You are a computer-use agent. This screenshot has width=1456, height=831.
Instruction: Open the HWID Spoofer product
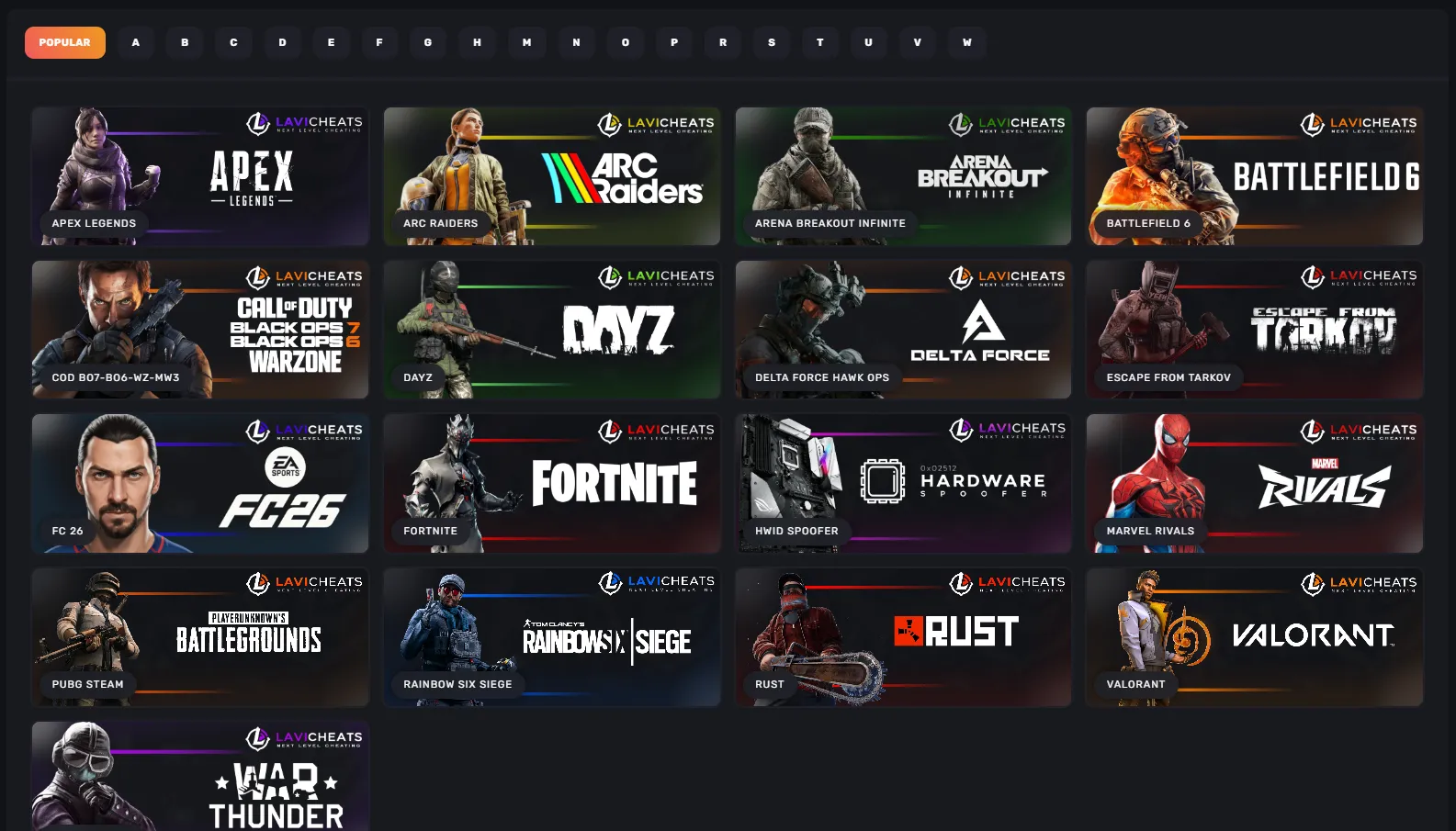(x=903, y=484)
